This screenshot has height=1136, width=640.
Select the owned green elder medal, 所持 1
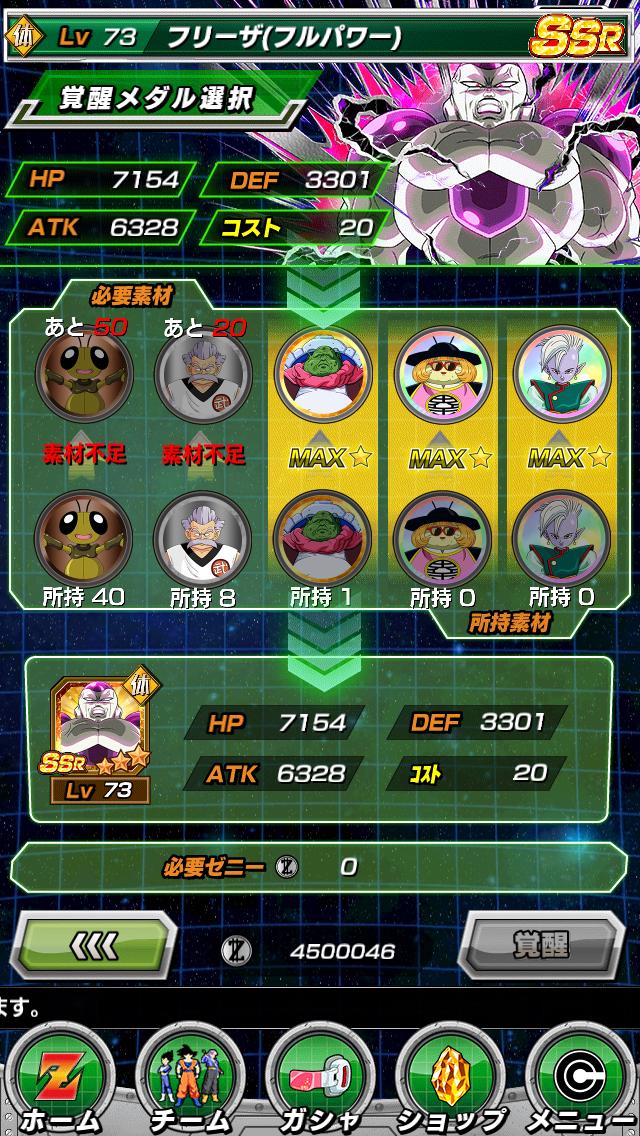tap(322, 538)
